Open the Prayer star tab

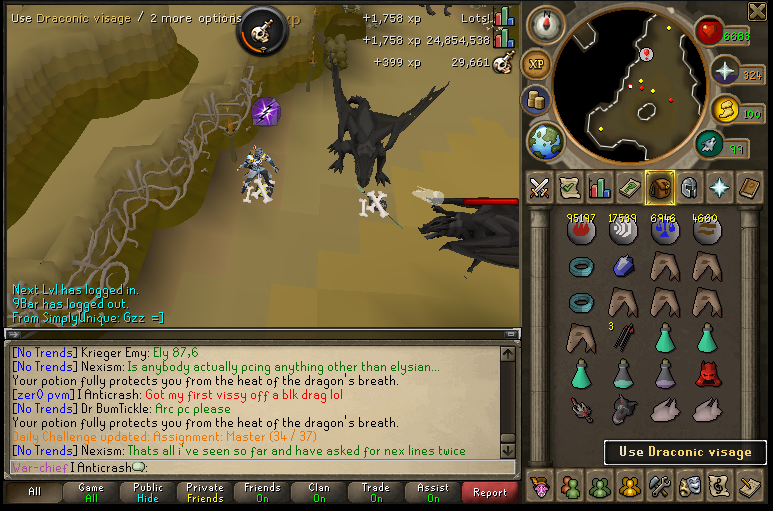(x=719, y=187)
